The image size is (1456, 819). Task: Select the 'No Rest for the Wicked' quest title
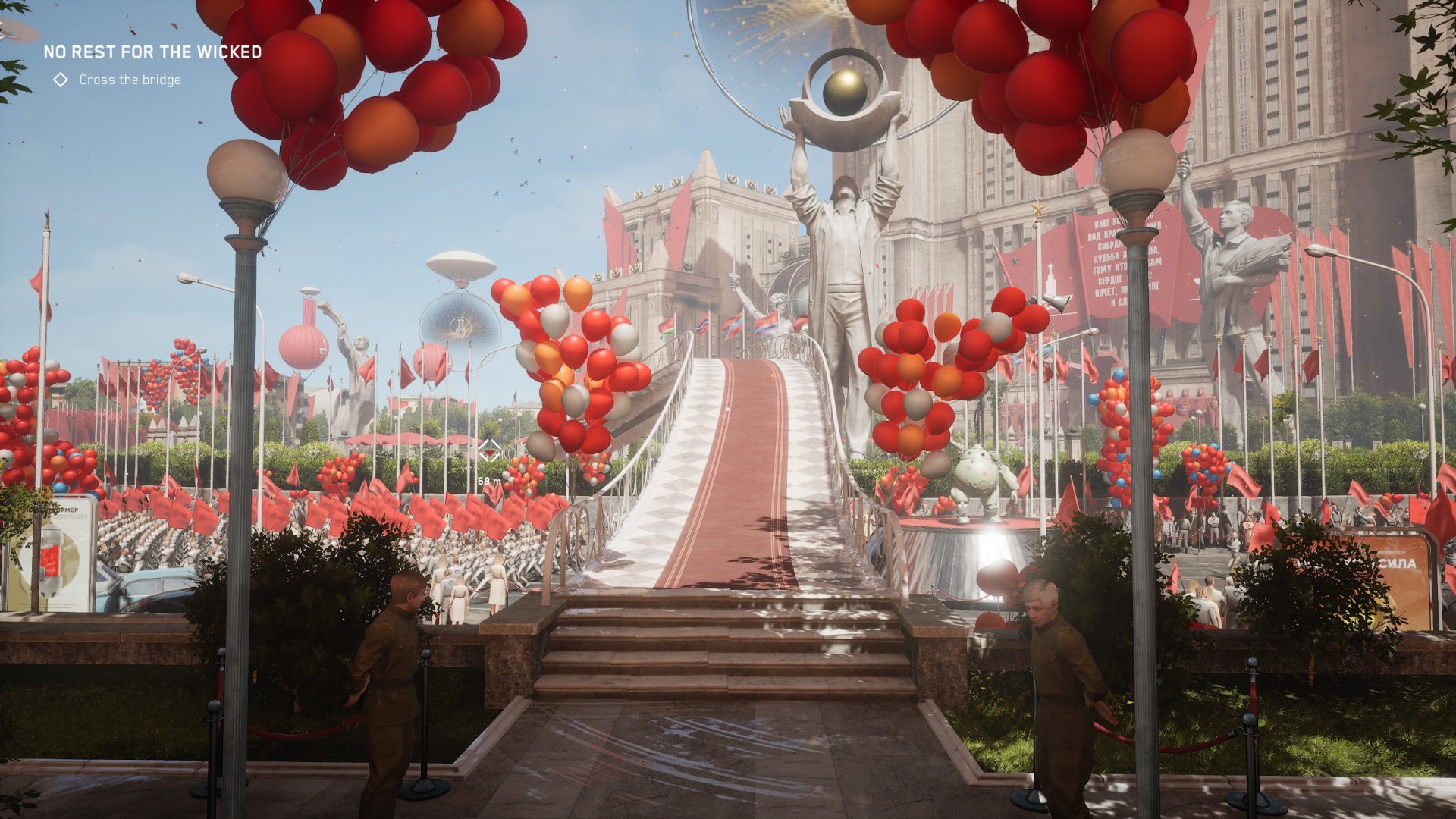click(x=152, y=52)
